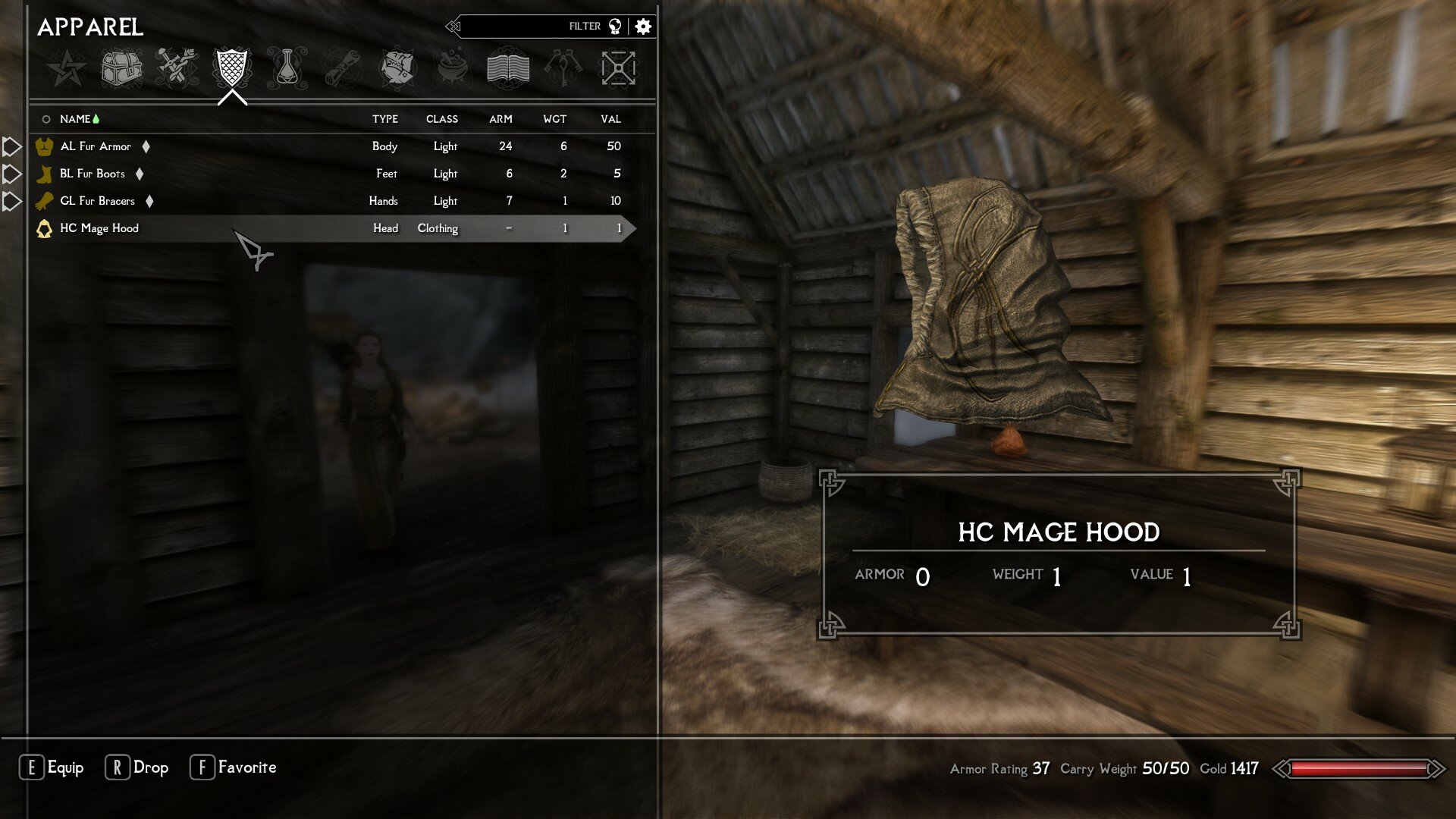Open the Ingredients cauldron category icon
1456x819 pixels.
(x=453, y=68)
